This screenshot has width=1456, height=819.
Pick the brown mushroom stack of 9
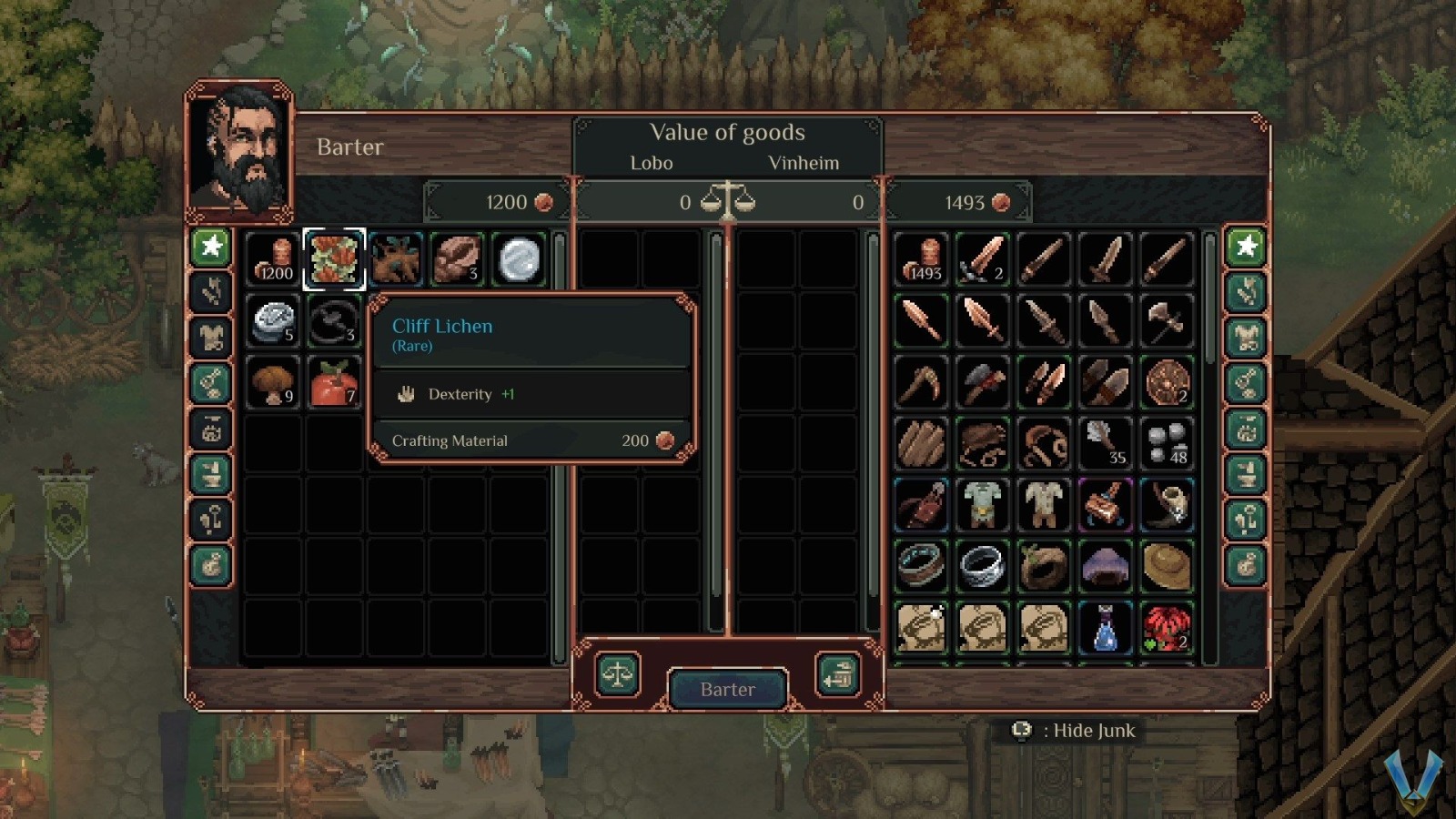(273, 382)
